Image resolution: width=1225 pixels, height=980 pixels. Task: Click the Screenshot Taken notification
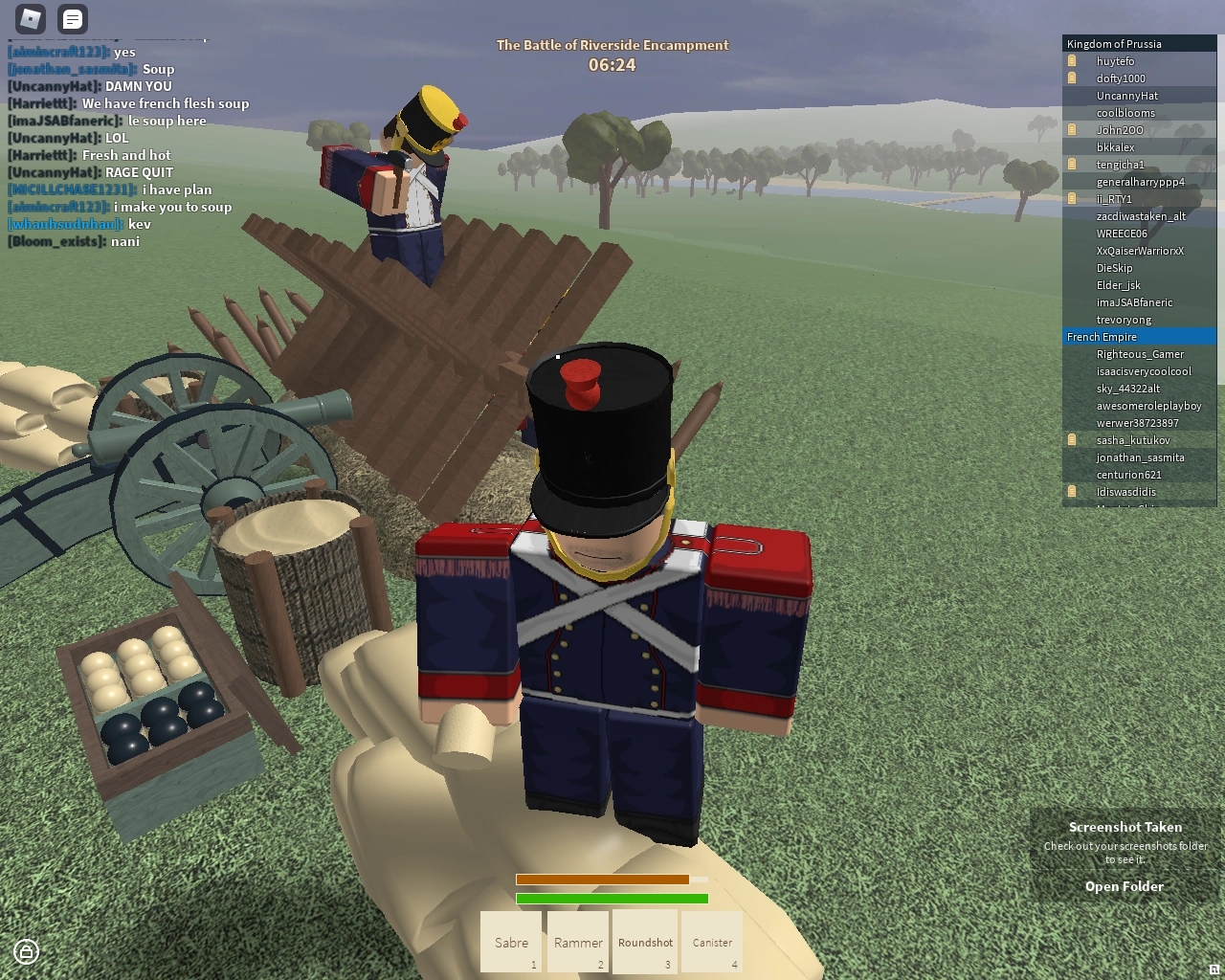point(1125,826)
